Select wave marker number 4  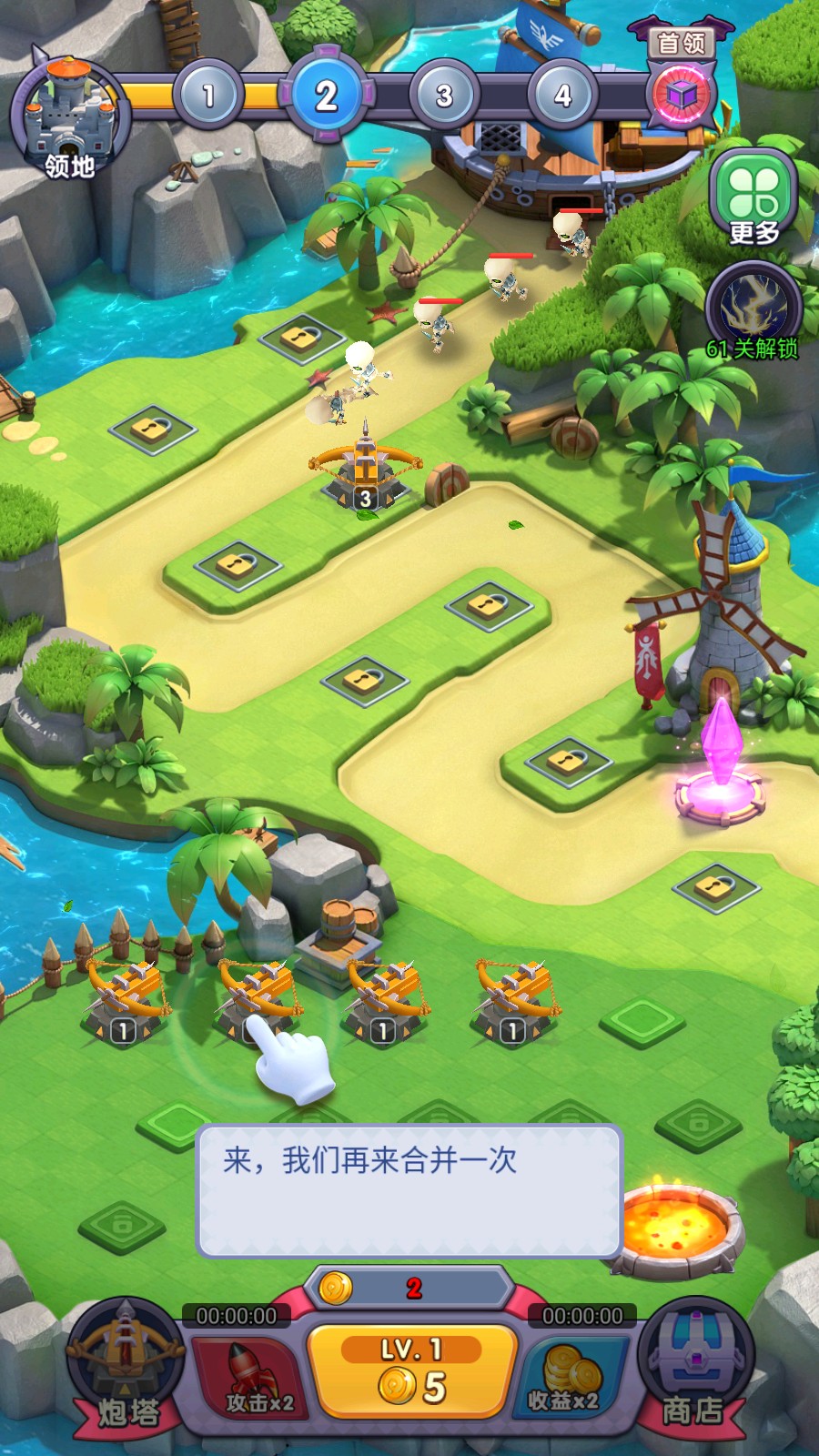[x=562, y=95]
